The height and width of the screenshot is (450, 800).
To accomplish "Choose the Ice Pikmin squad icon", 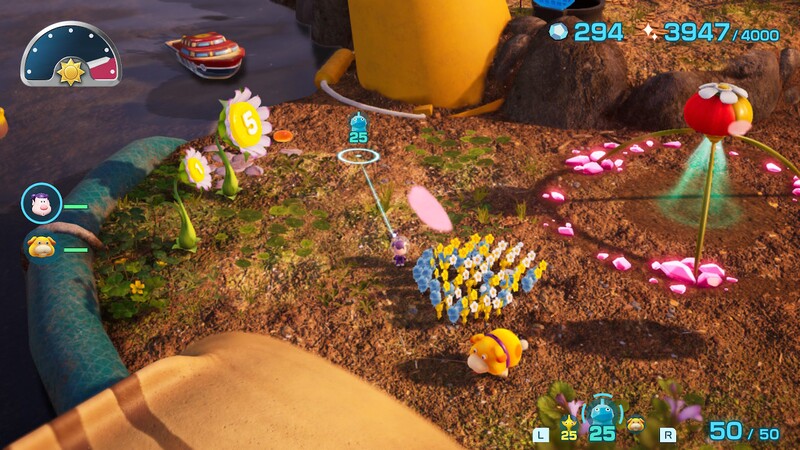I will click(x=602, y=411).
